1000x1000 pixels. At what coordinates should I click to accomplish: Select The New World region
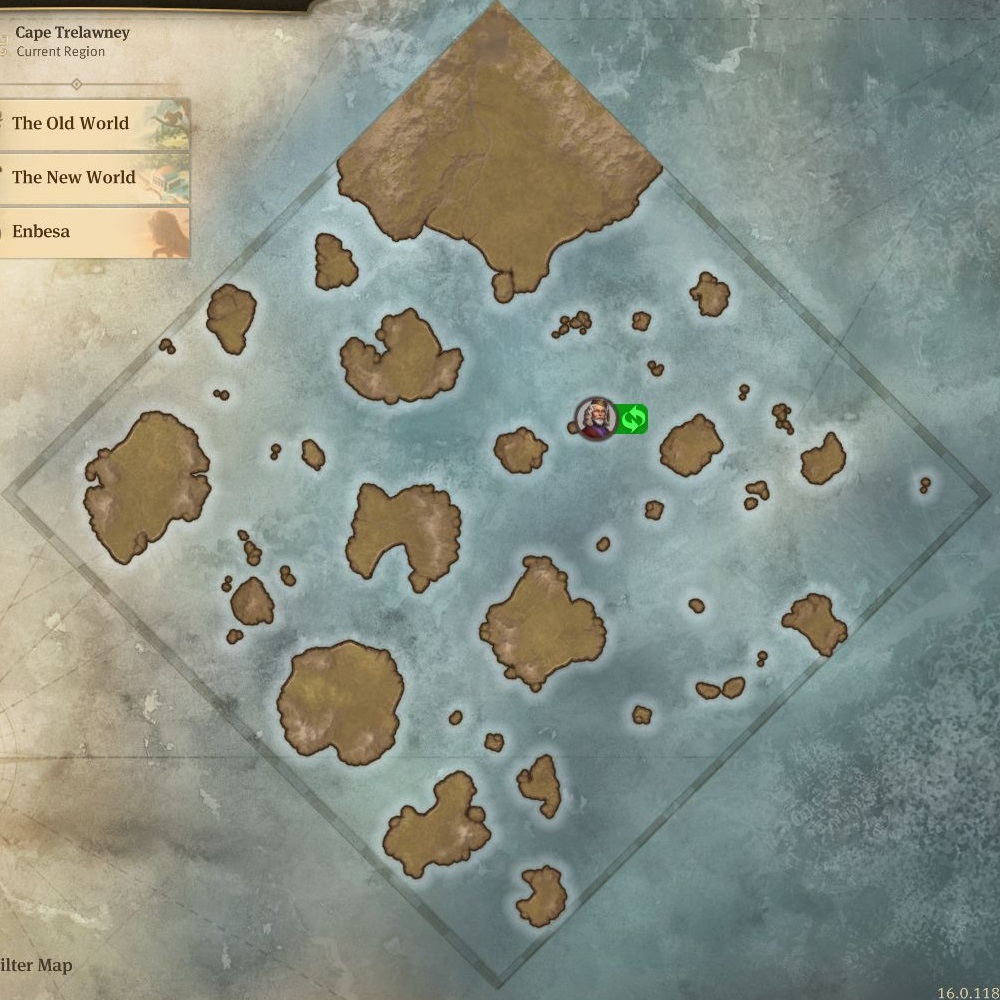[x=92, y=178]
